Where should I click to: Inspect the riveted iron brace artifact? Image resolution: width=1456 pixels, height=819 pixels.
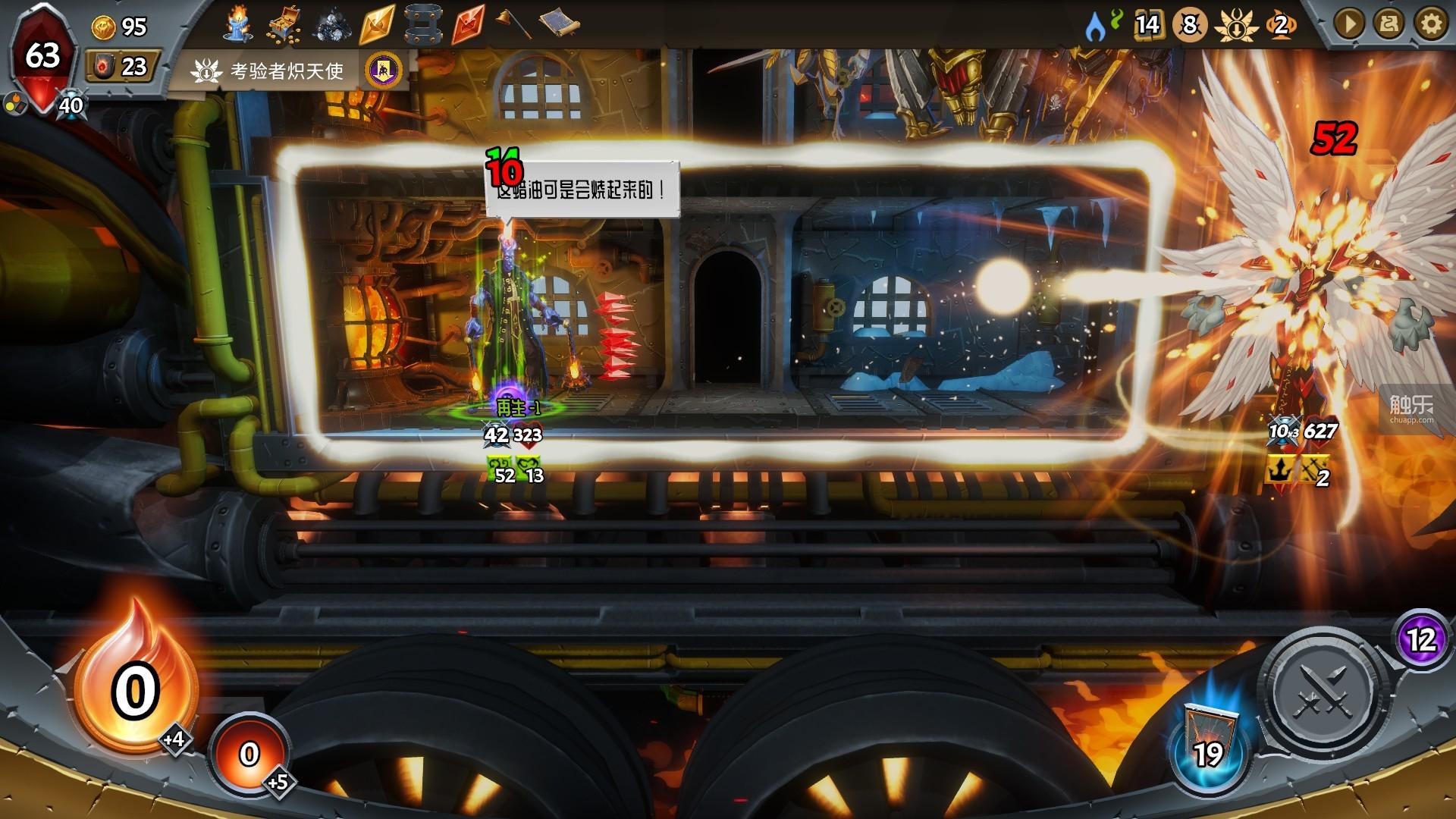(422, 25)
